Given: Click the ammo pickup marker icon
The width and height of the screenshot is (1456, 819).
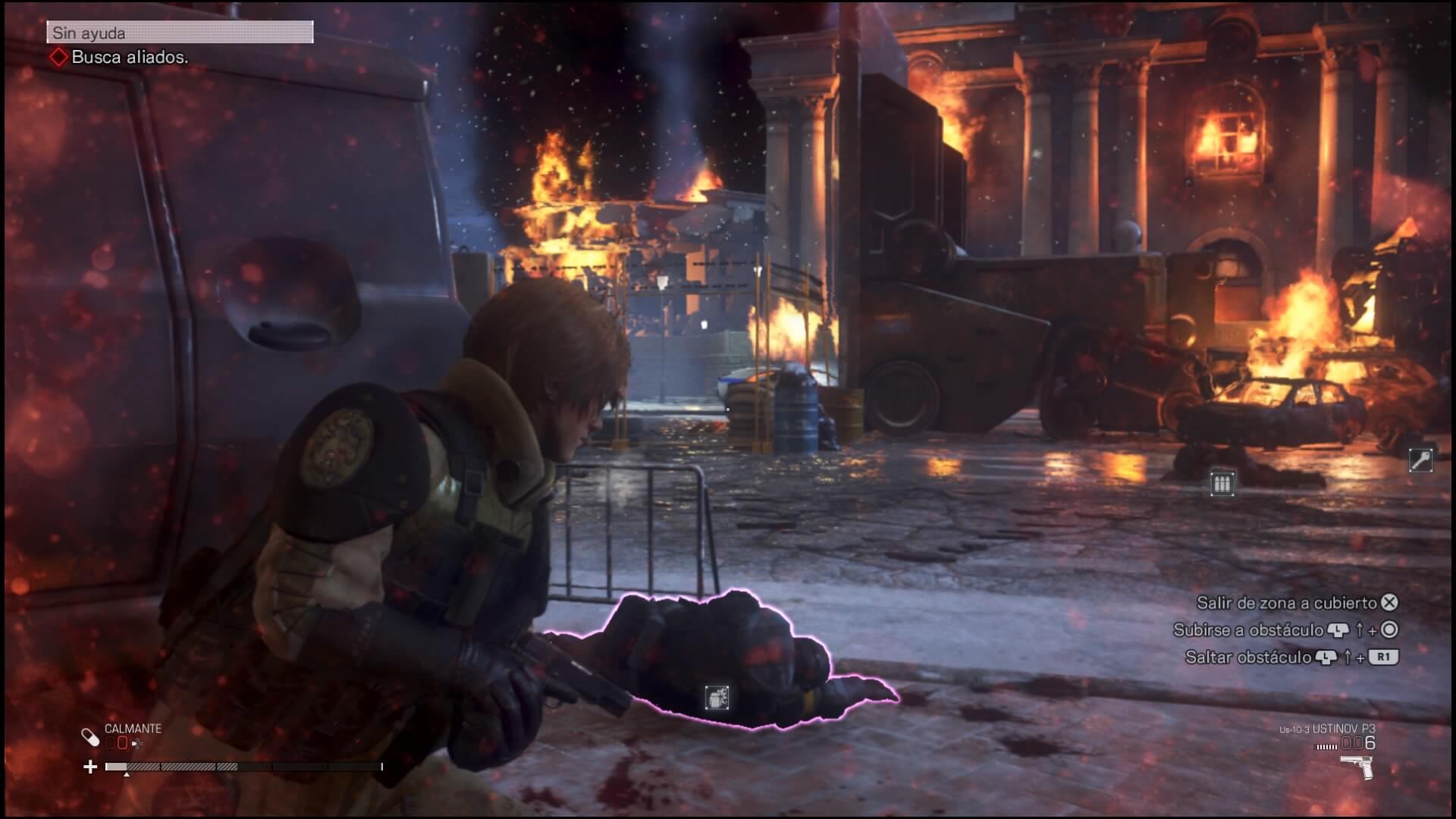Looking at the screenshot, I should tap(1222, 483).
